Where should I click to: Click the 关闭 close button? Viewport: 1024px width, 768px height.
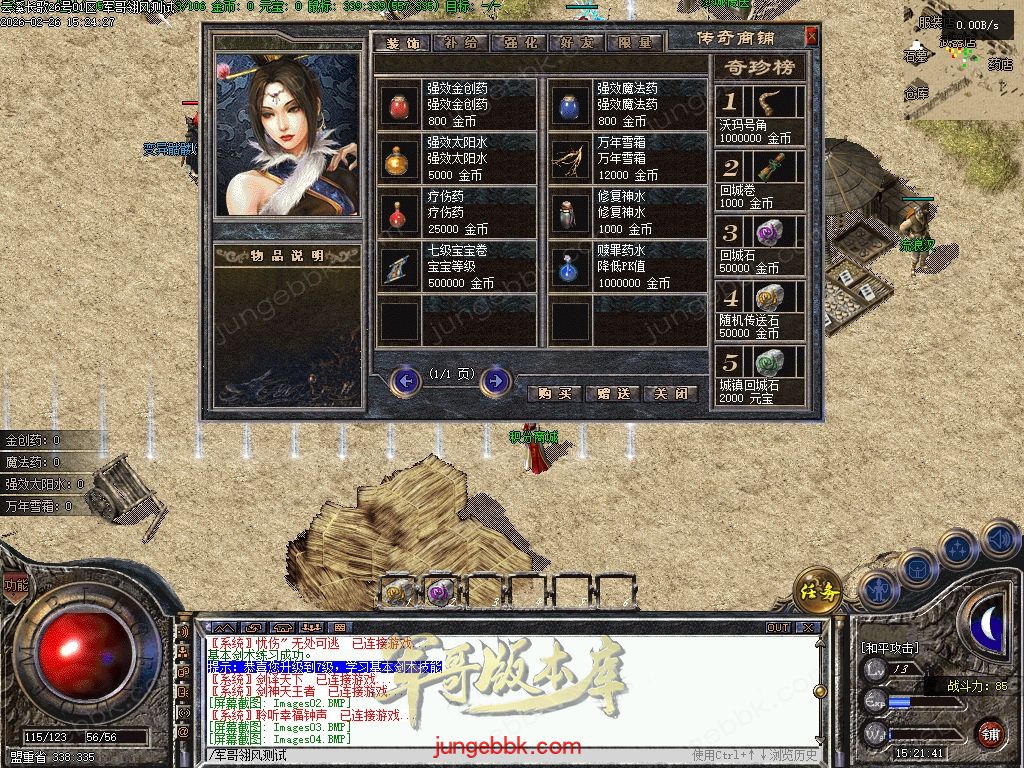(x=670, y=393)
